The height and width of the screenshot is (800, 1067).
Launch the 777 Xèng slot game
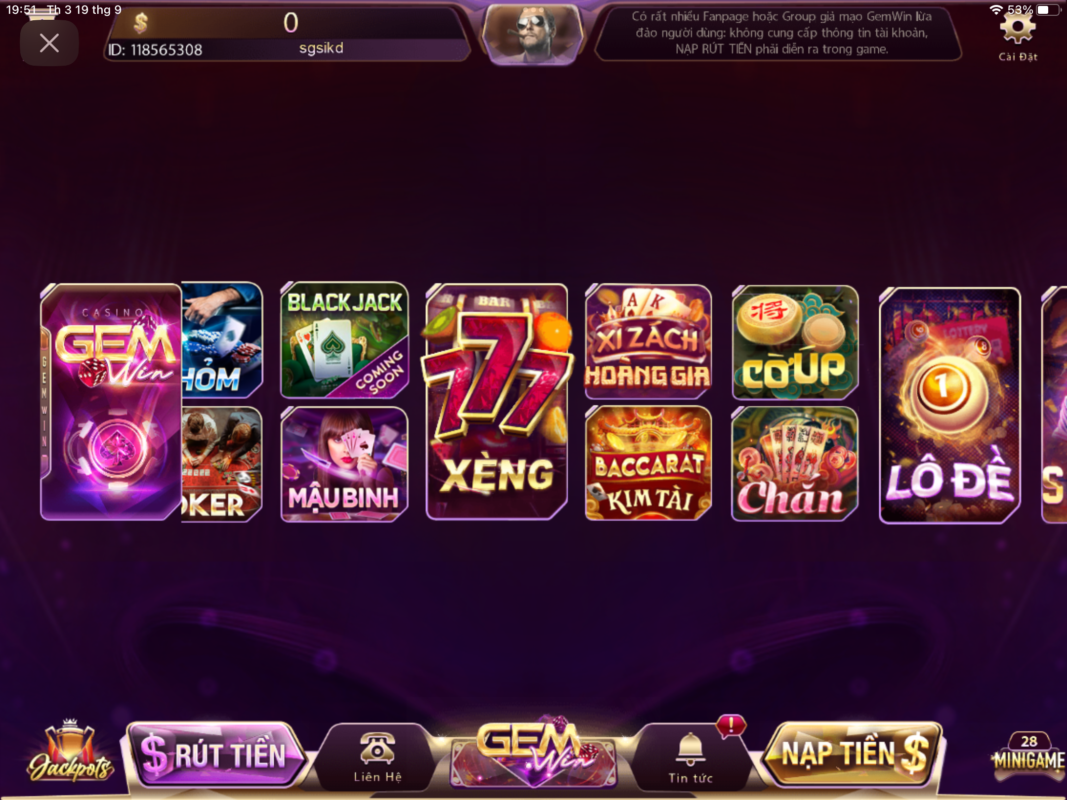coord(497,402)
